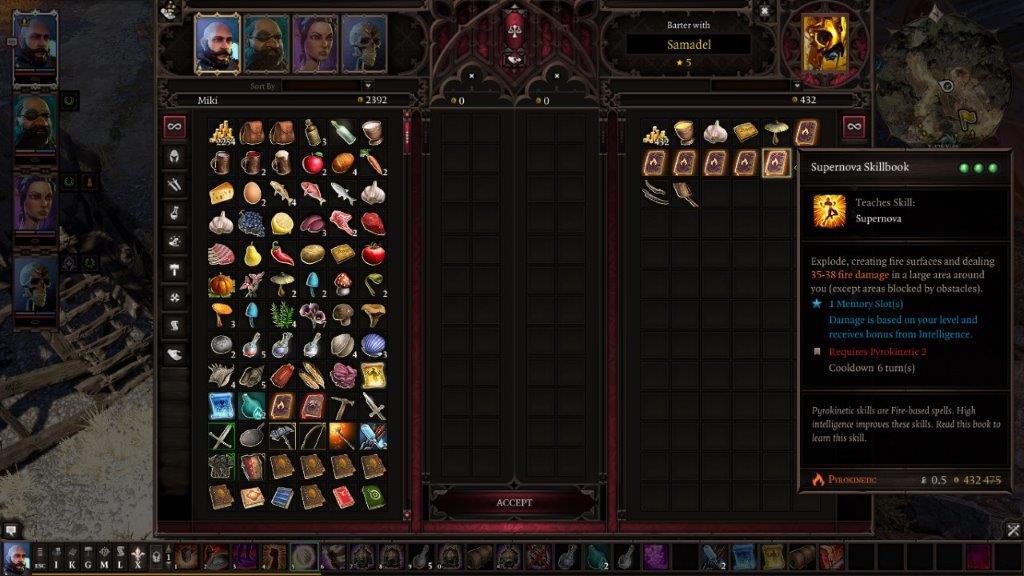Filter player inventory by helmet equipment category
Image resolution: width=1024 pixels, height=576 pixels.
(175, 155)
